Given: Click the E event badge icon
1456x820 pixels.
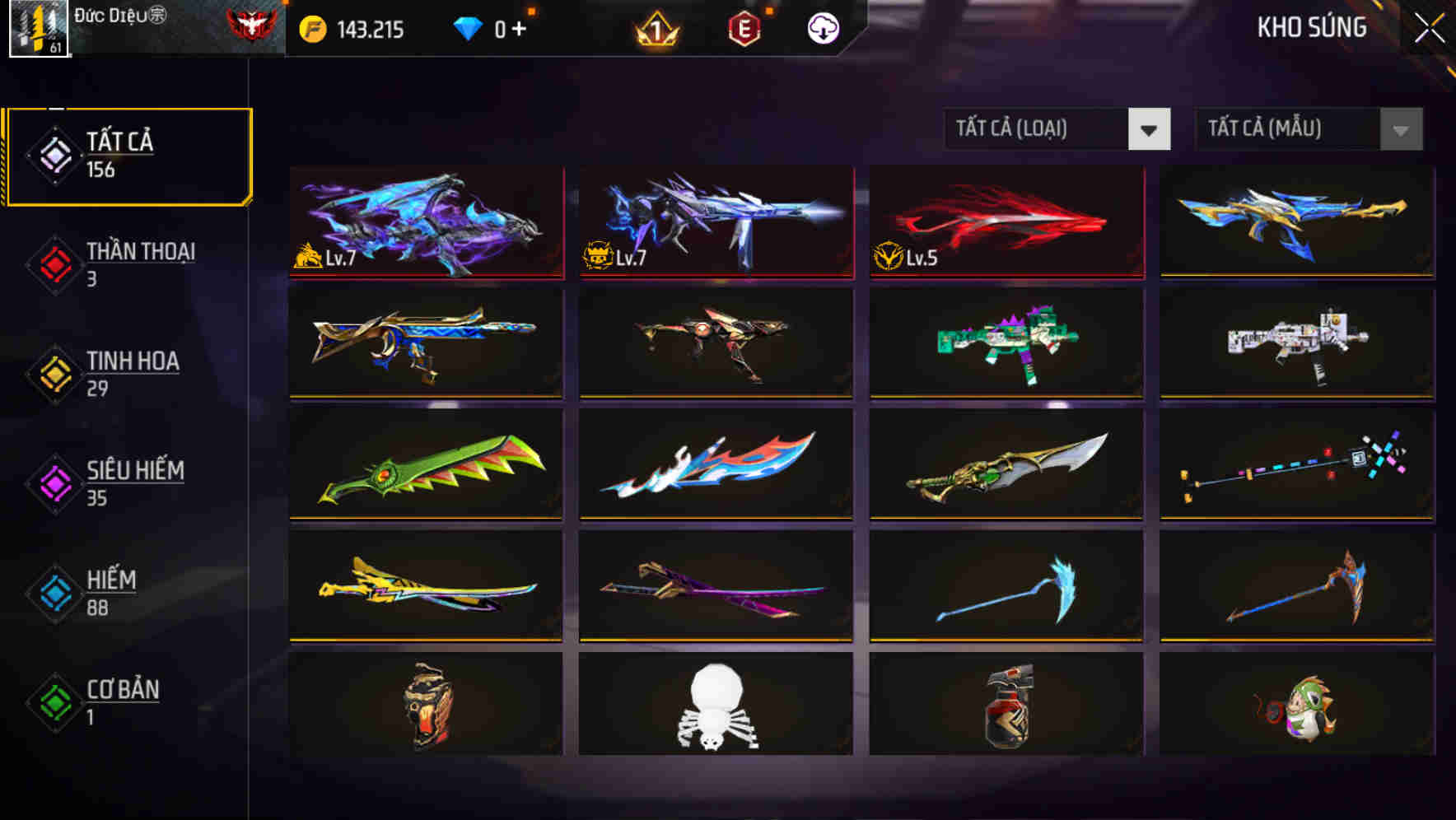Looking at the screenshot, I should [744, 27].
